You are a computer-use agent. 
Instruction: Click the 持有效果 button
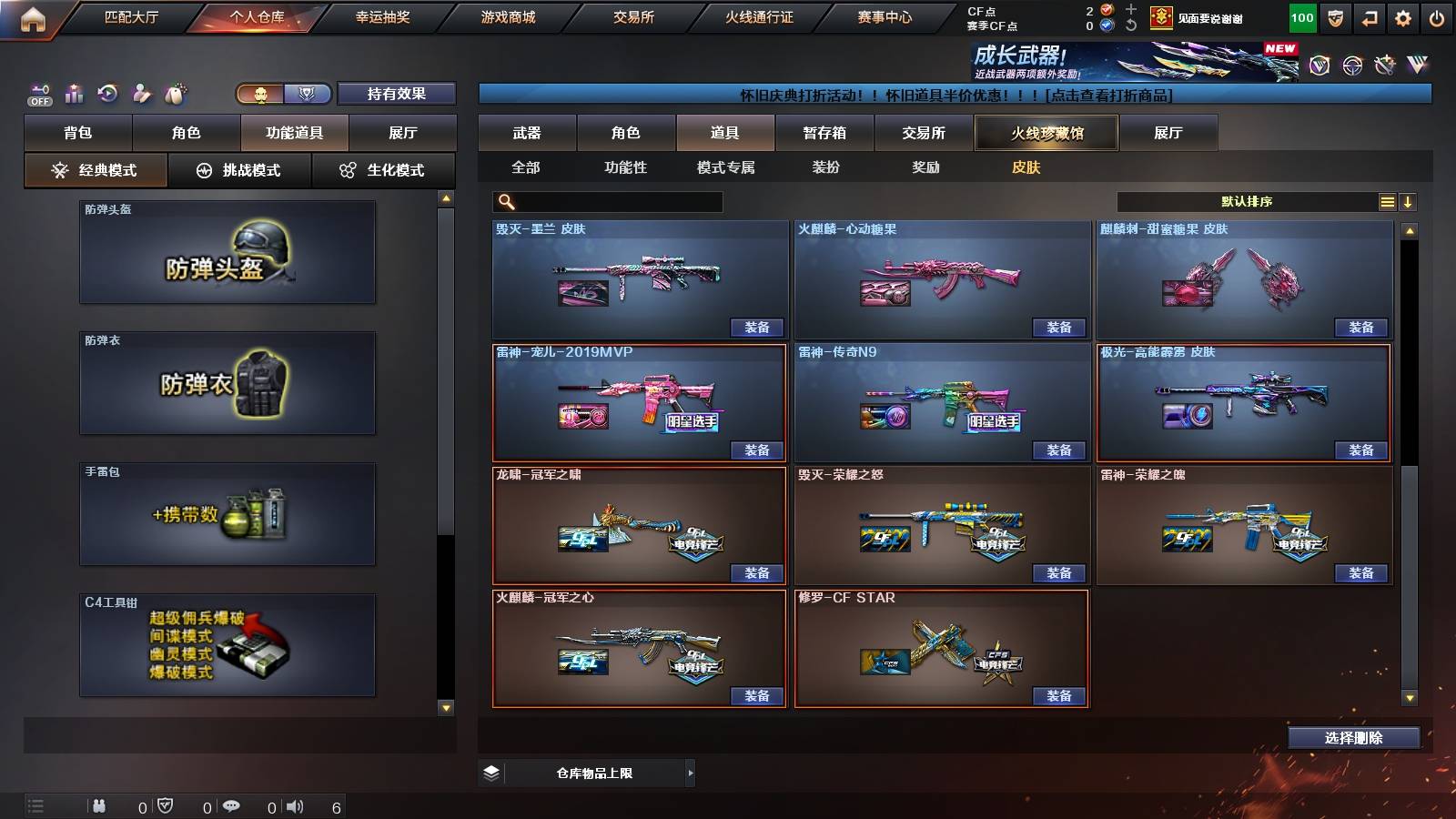click(x=398, y=94)
